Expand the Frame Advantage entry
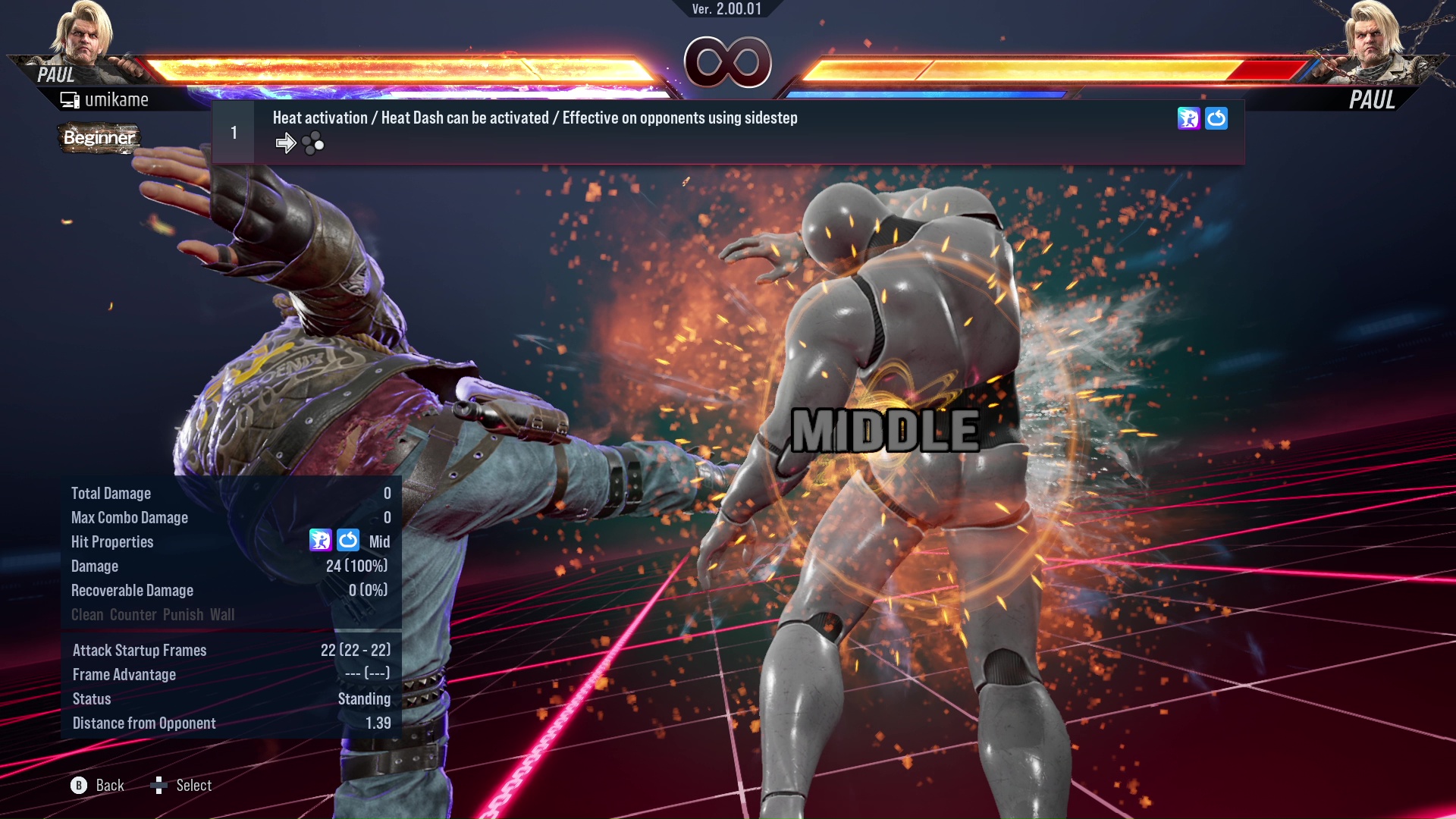This screenshot has height=819, width=1456. click(x=124, y=674)
